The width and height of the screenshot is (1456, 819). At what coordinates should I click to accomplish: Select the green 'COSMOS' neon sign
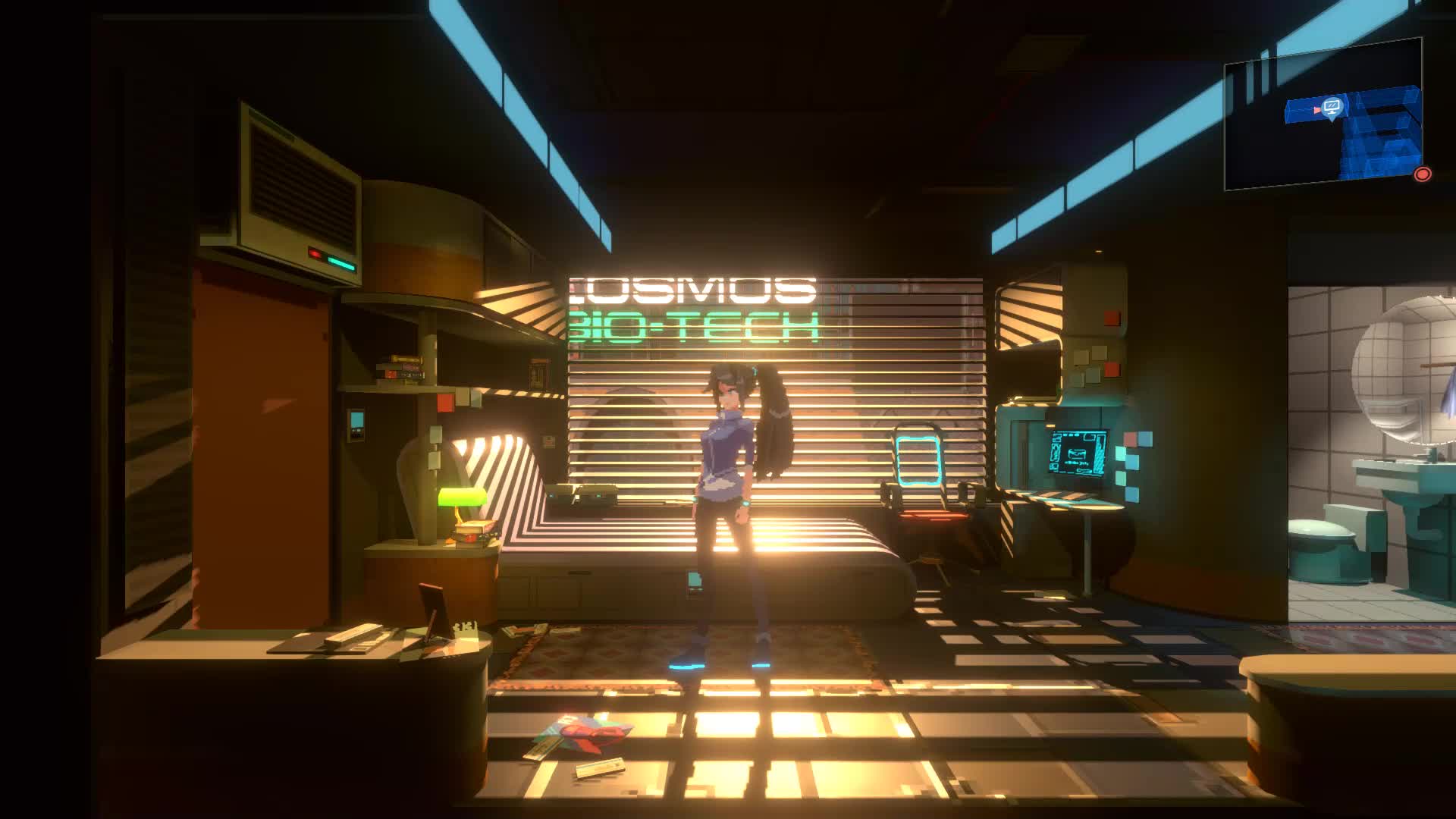tap(690, 290)
